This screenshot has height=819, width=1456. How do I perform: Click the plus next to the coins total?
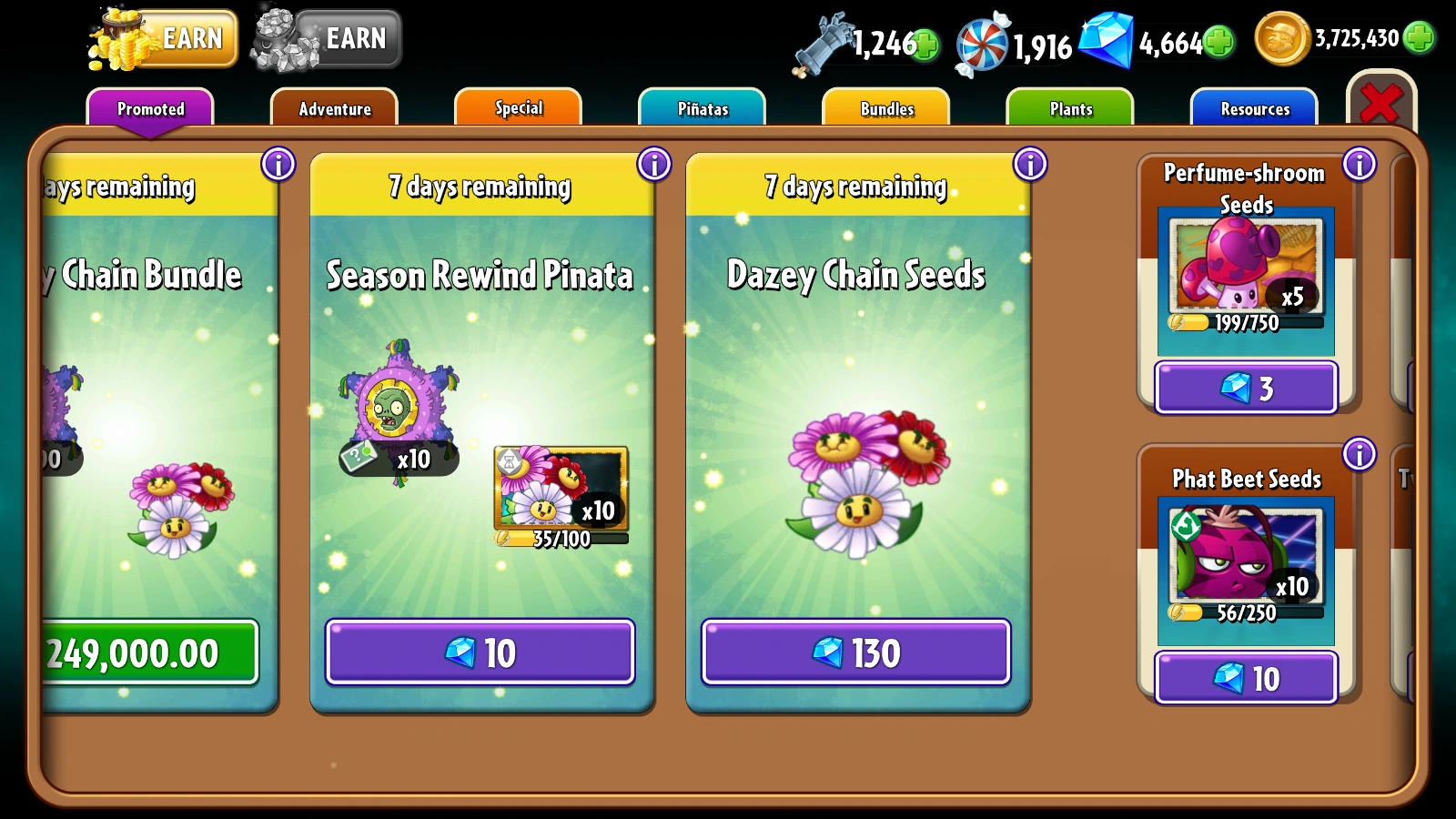point(1416,40)
